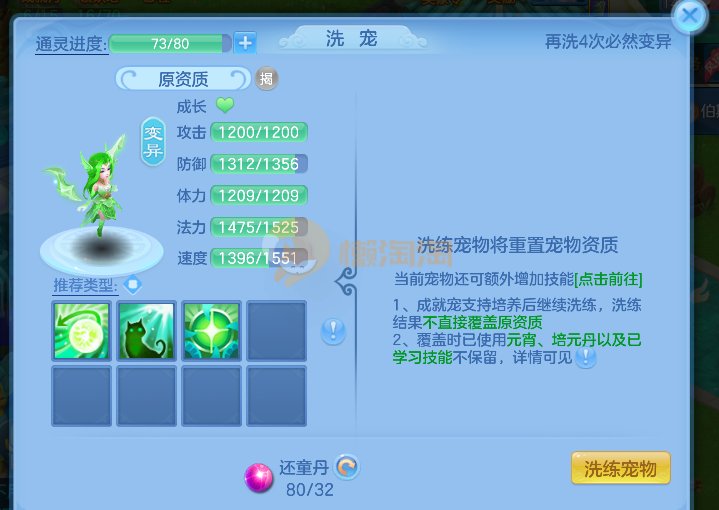Image resolution: width=719 pixels, height=510 pixels.
Task: Click the round 揭 button
Action: 266,79
